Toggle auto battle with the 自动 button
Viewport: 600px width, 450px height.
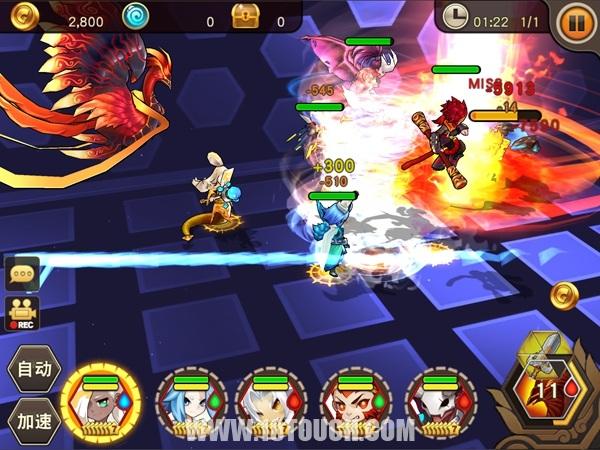[x=33, y=369]
